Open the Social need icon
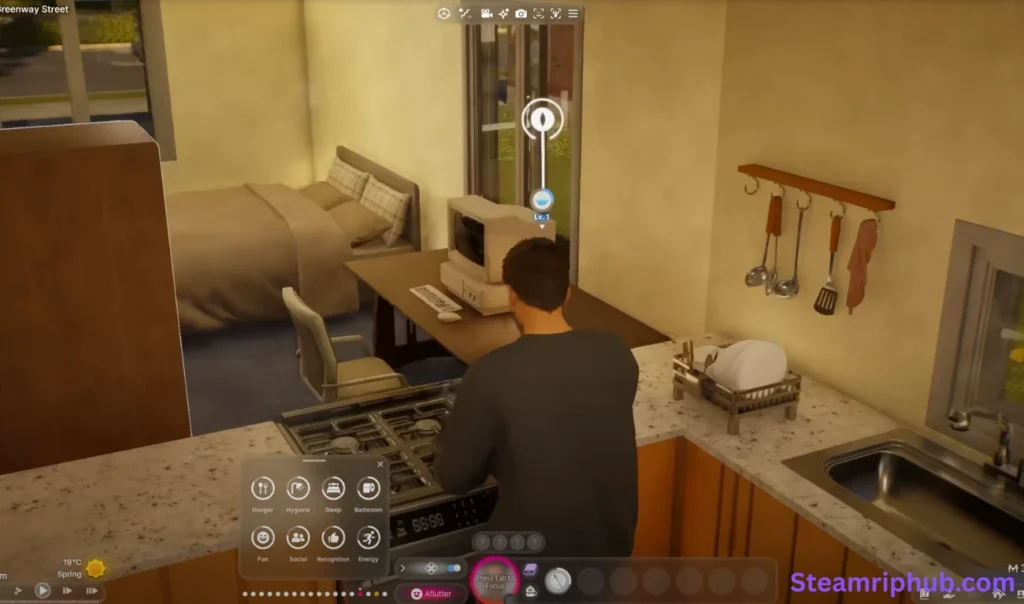The width and height of the screenshot is (1024, 604). [x=298, y=537]
